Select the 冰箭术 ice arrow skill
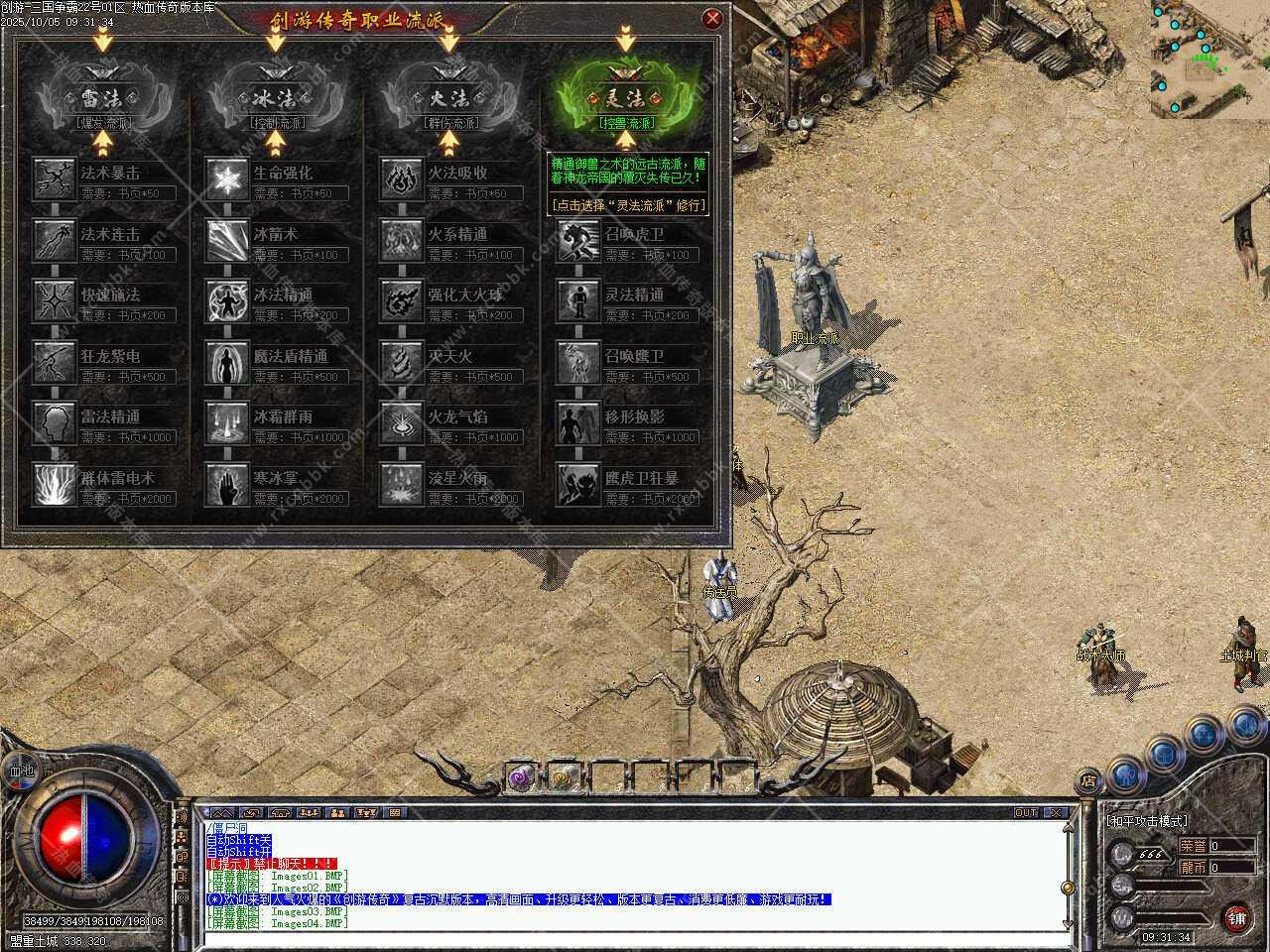This screenshot has height=952, width=1270. tap(226, 240)
